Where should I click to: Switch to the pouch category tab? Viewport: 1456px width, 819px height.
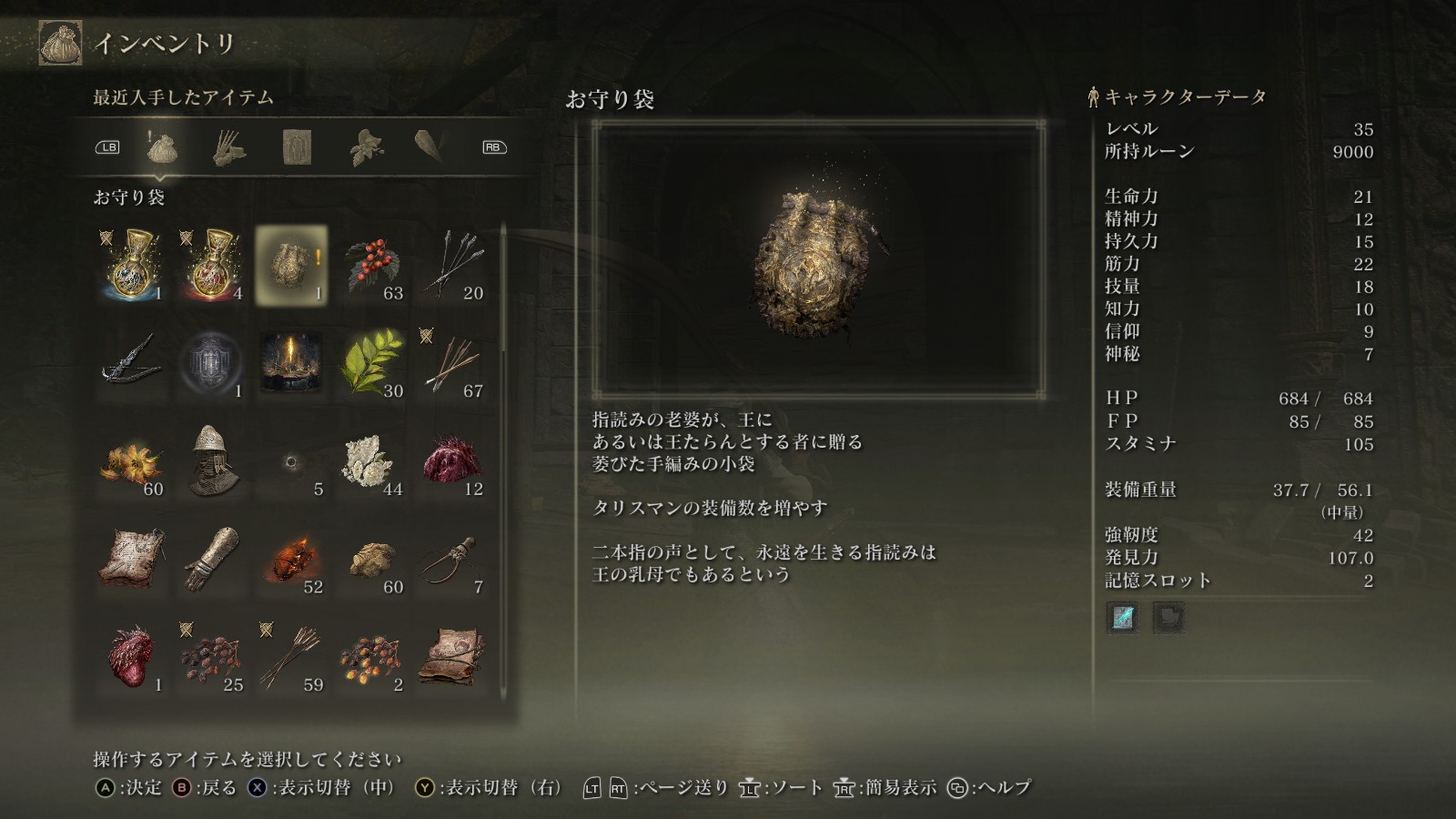click(x=161, y=147)
